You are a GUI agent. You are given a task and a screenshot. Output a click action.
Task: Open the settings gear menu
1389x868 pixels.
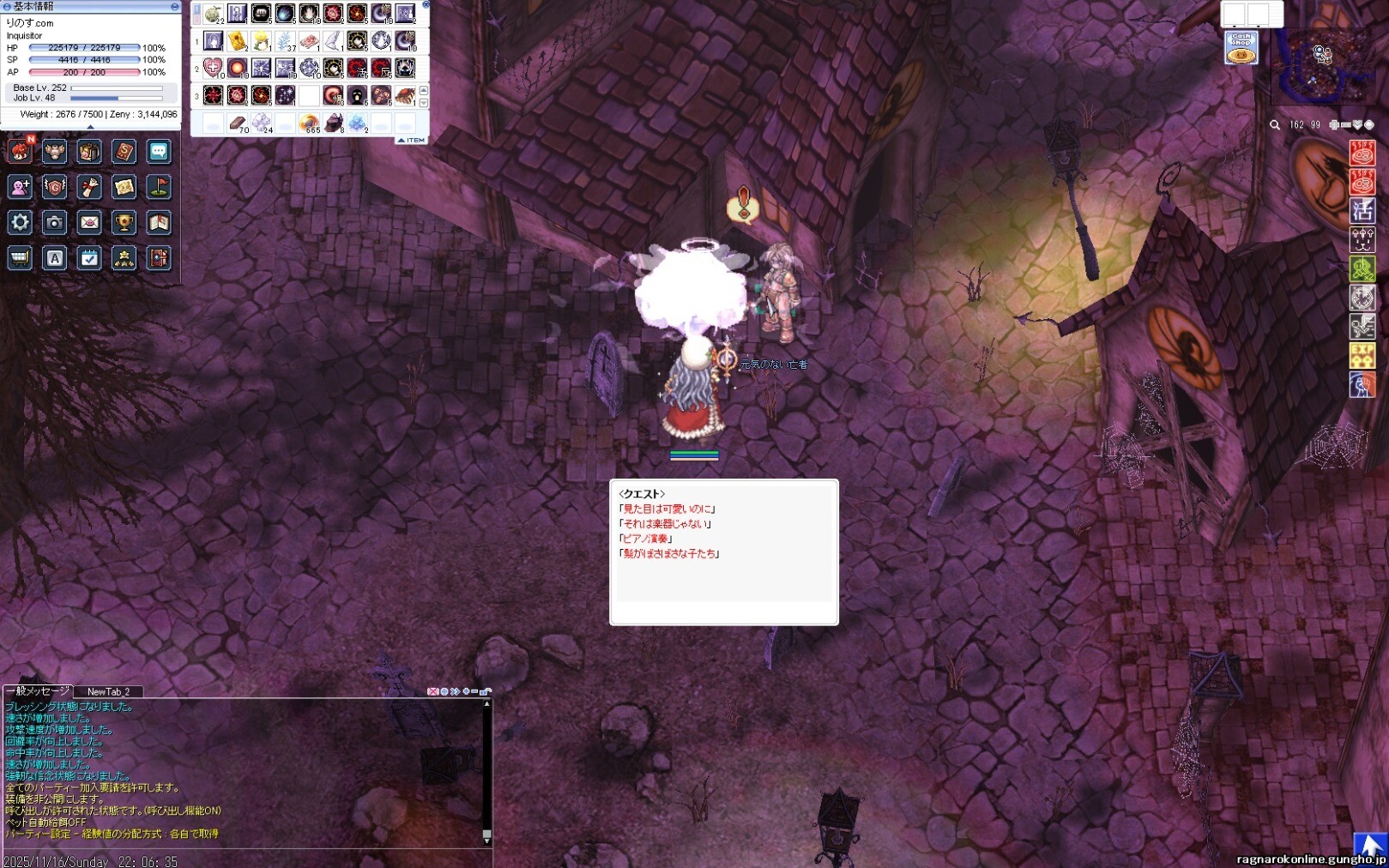(x=20, y=223)
